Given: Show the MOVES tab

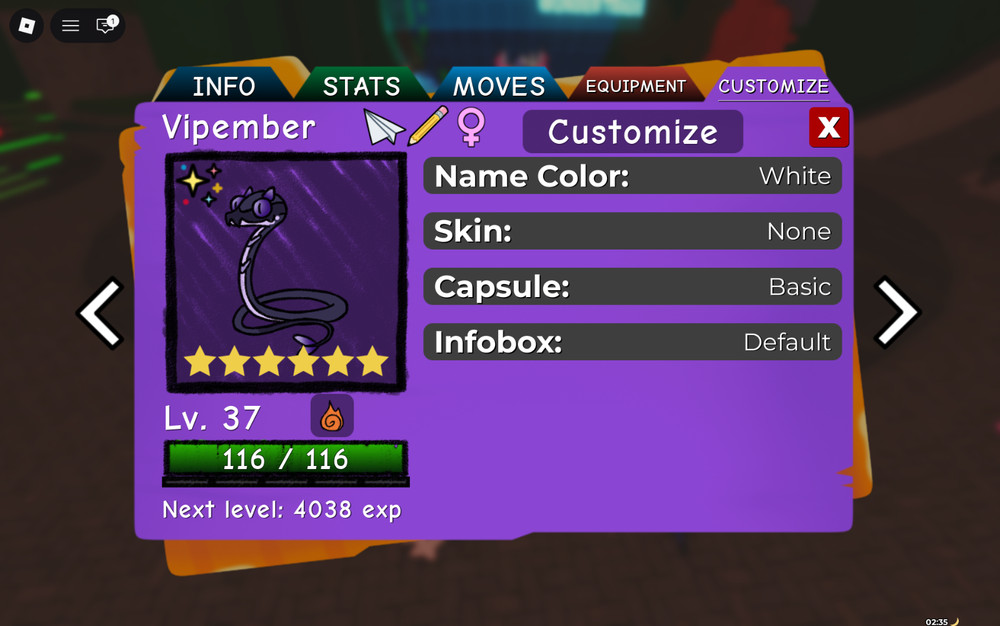Looking at the screenshot, I should [x=499, y=86].
